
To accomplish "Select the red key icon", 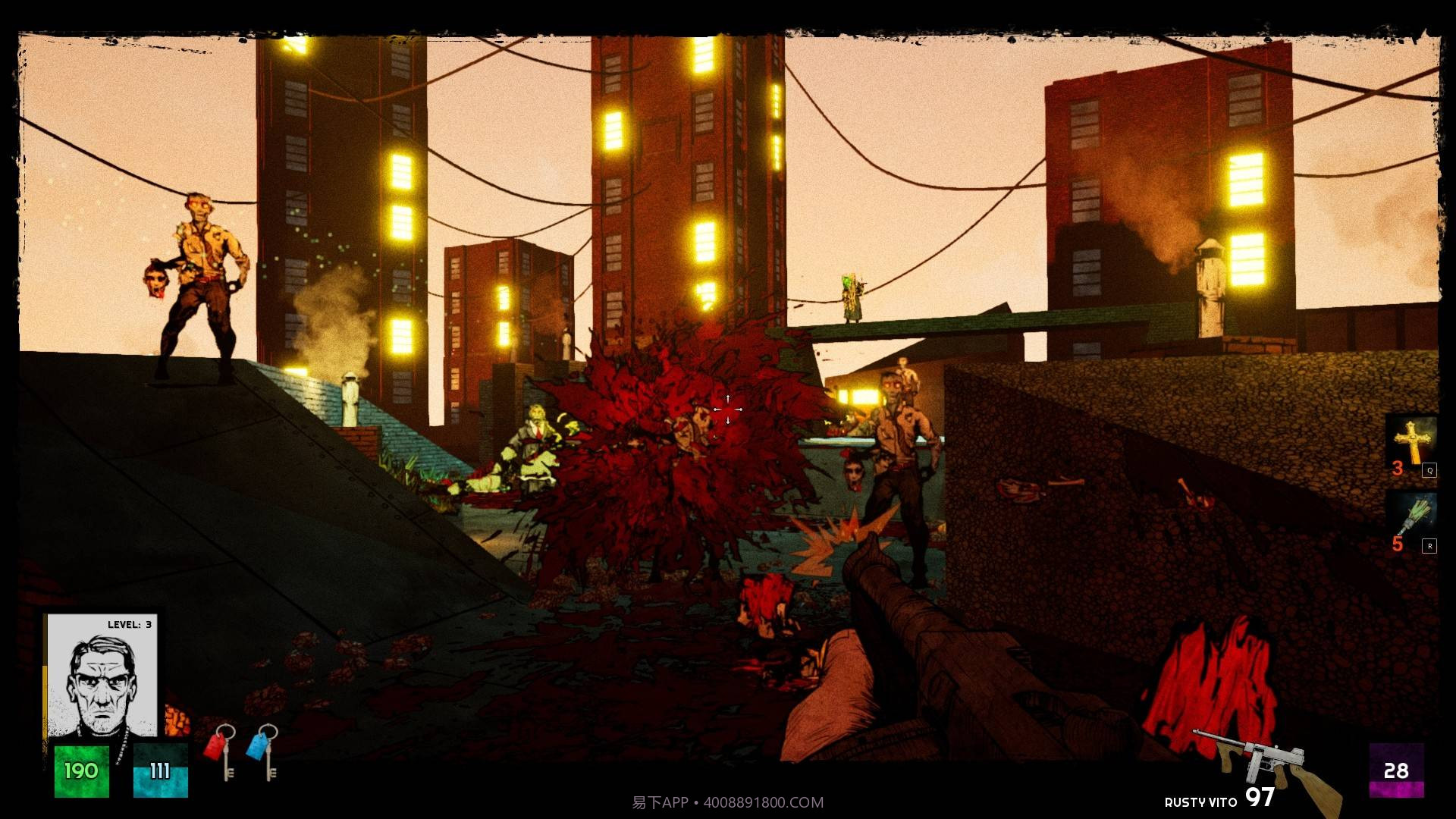I will pos(221,750).
